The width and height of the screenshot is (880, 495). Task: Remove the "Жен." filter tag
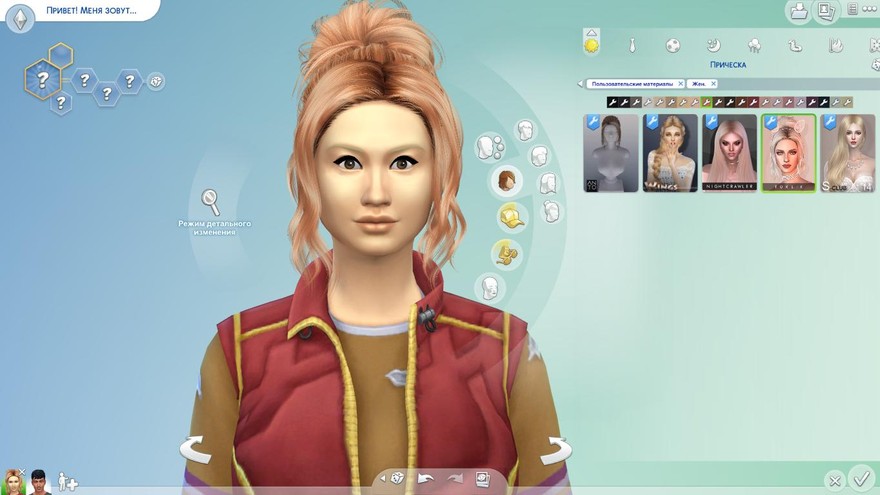point(711,84)
